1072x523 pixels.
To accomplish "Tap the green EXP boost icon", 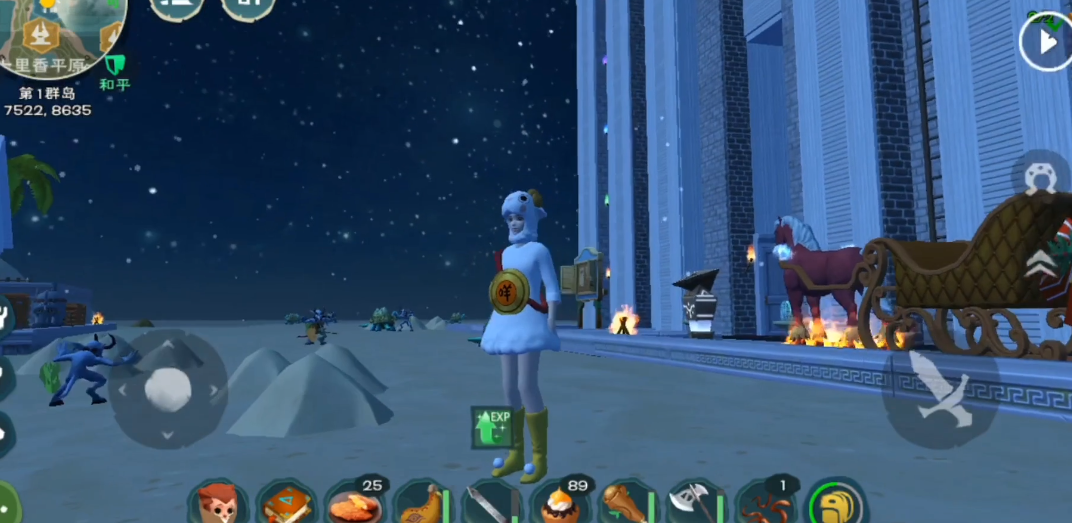I will tap(493, 426).
